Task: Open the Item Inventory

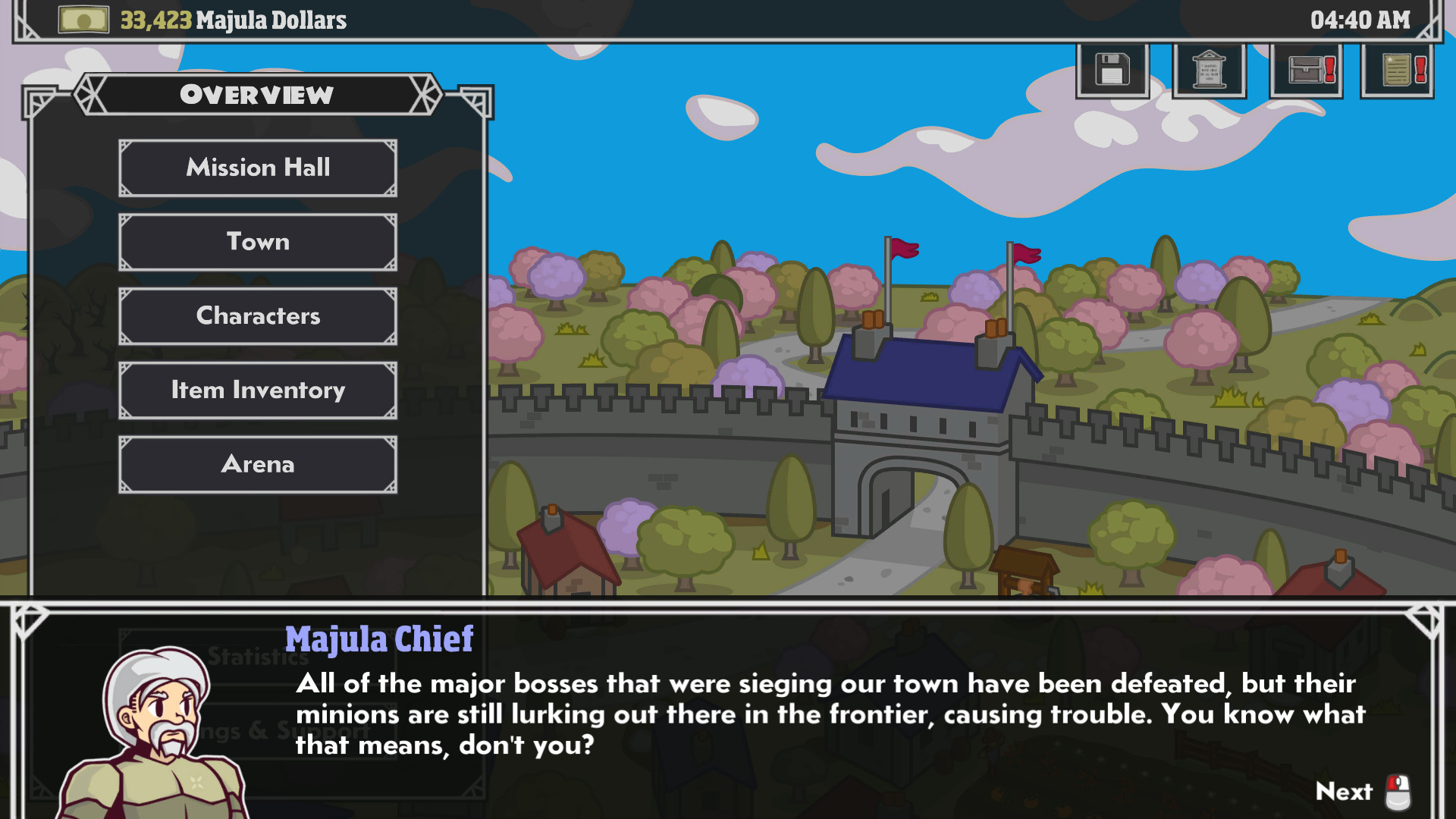Action: (x=257, y=391)
